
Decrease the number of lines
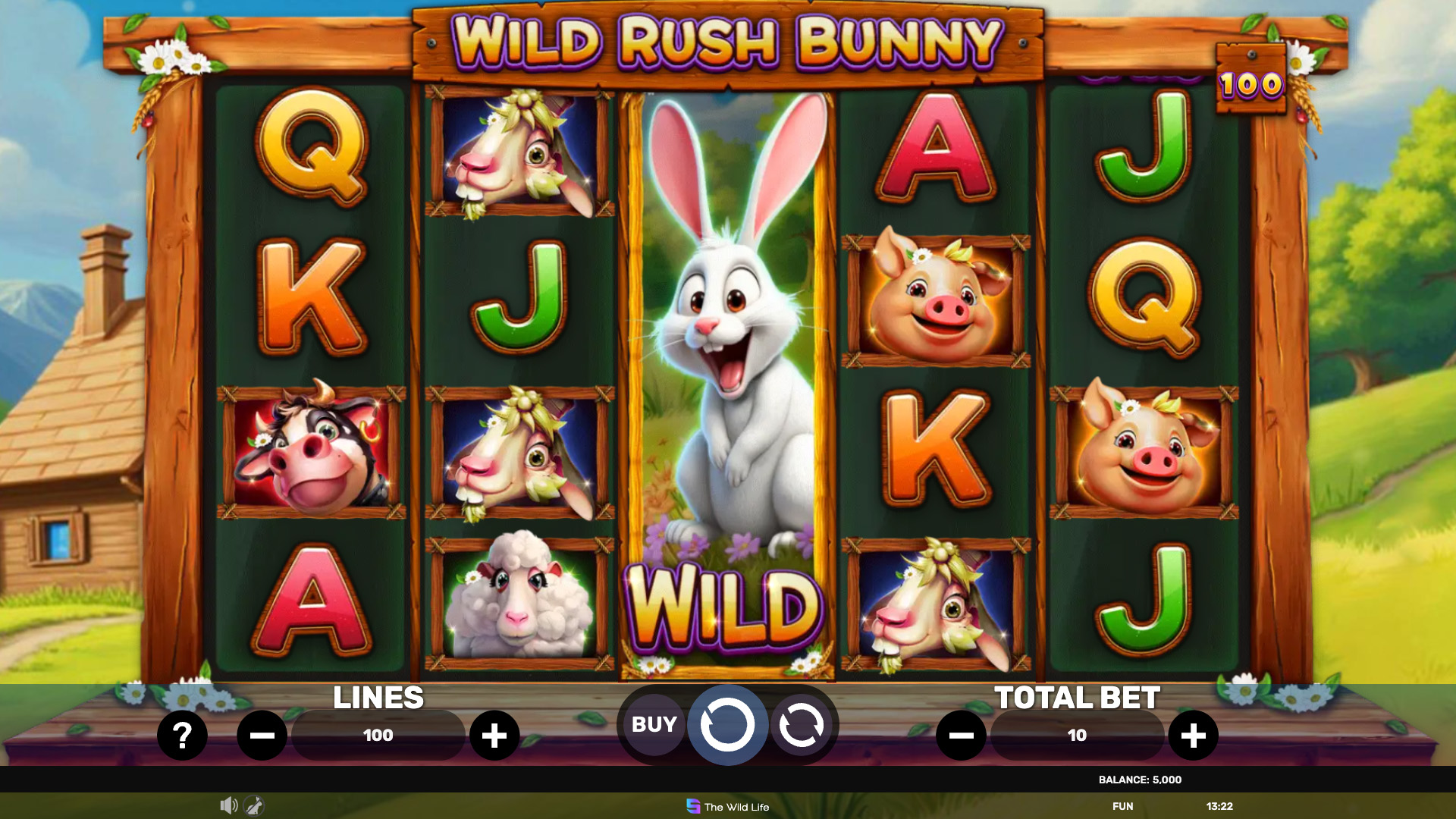click(262, 735)
